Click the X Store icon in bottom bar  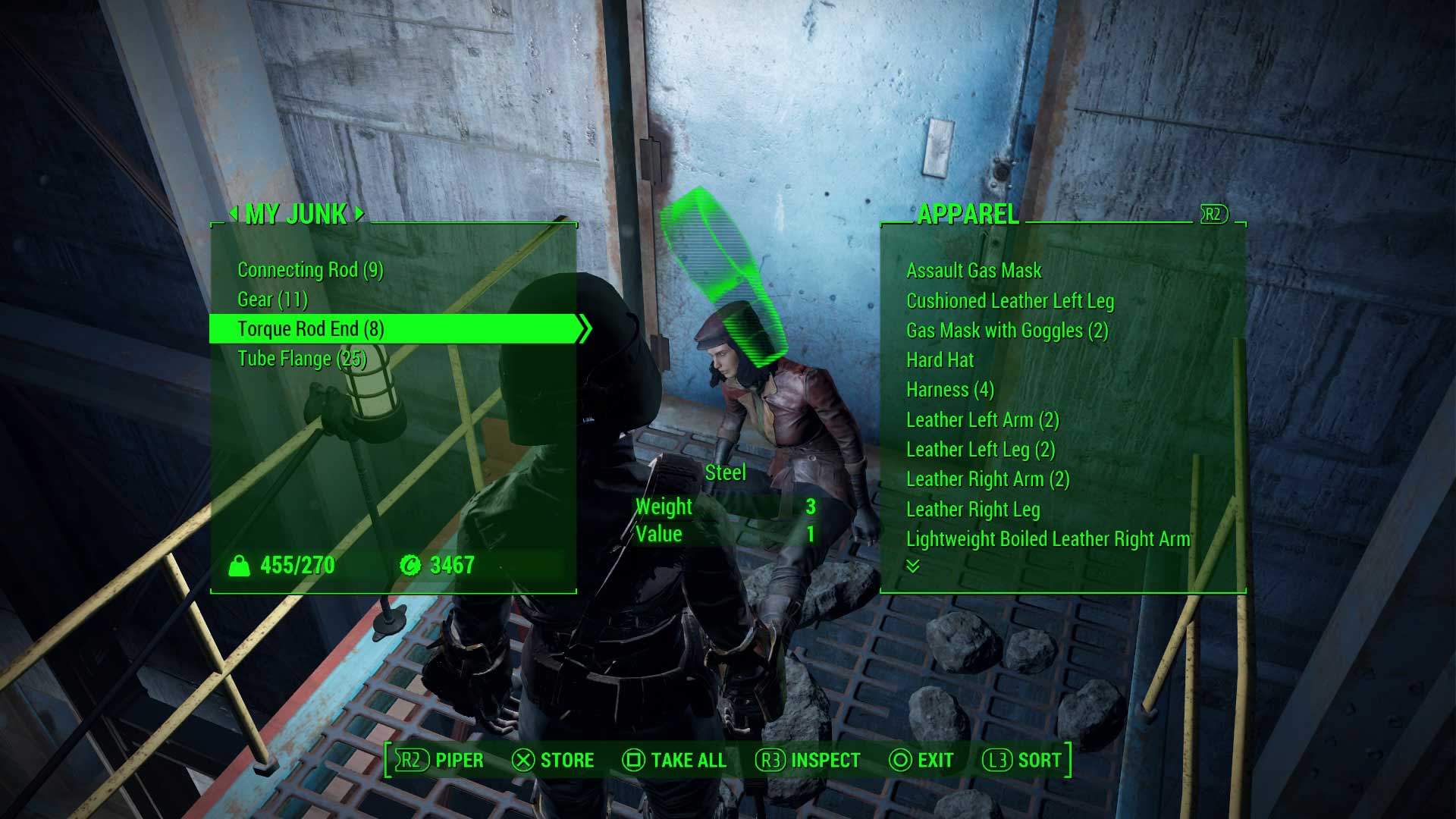coord(521,760)
